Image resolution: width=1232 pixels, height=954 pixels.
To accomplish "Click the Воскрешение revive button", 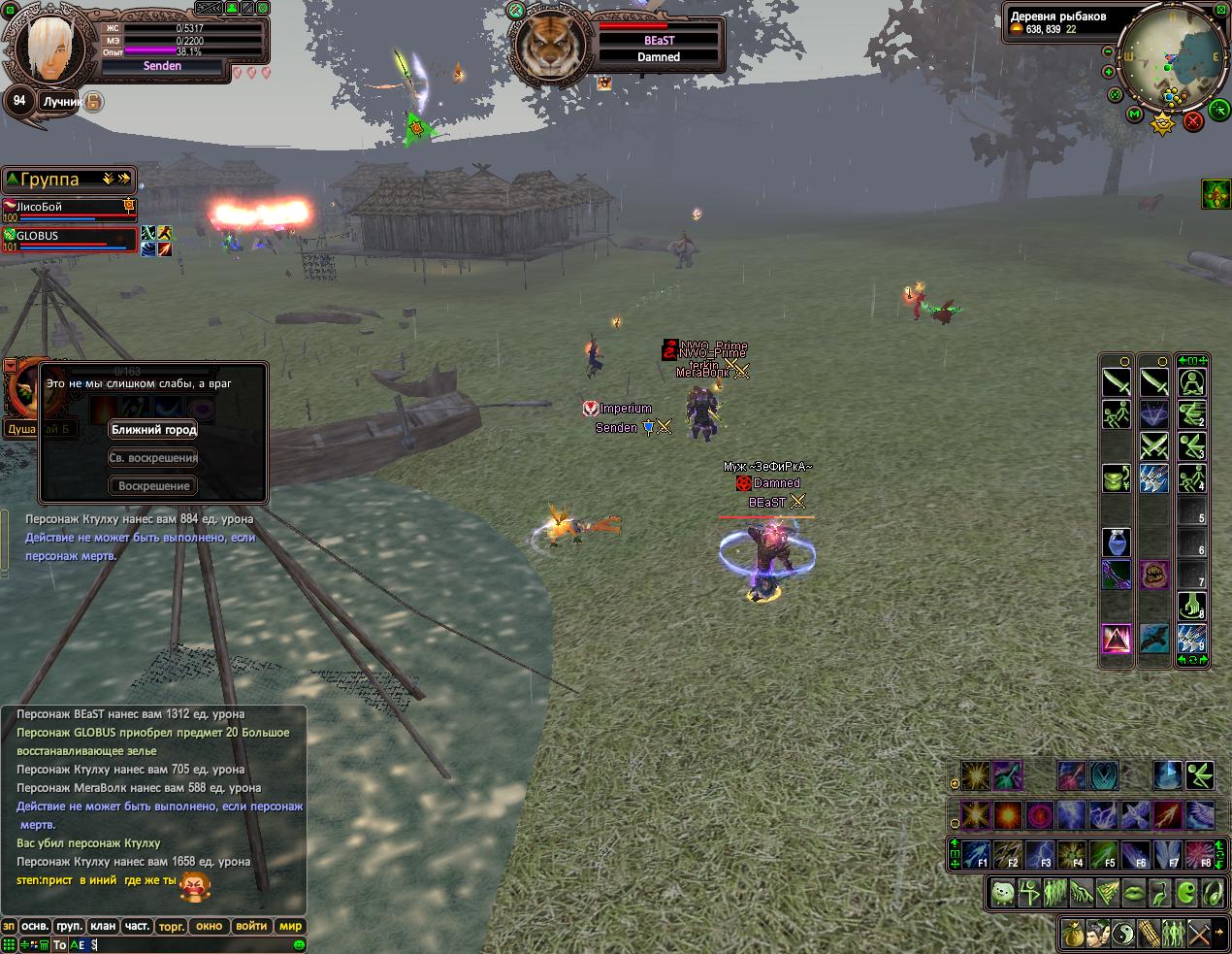I will click(153, 486).
